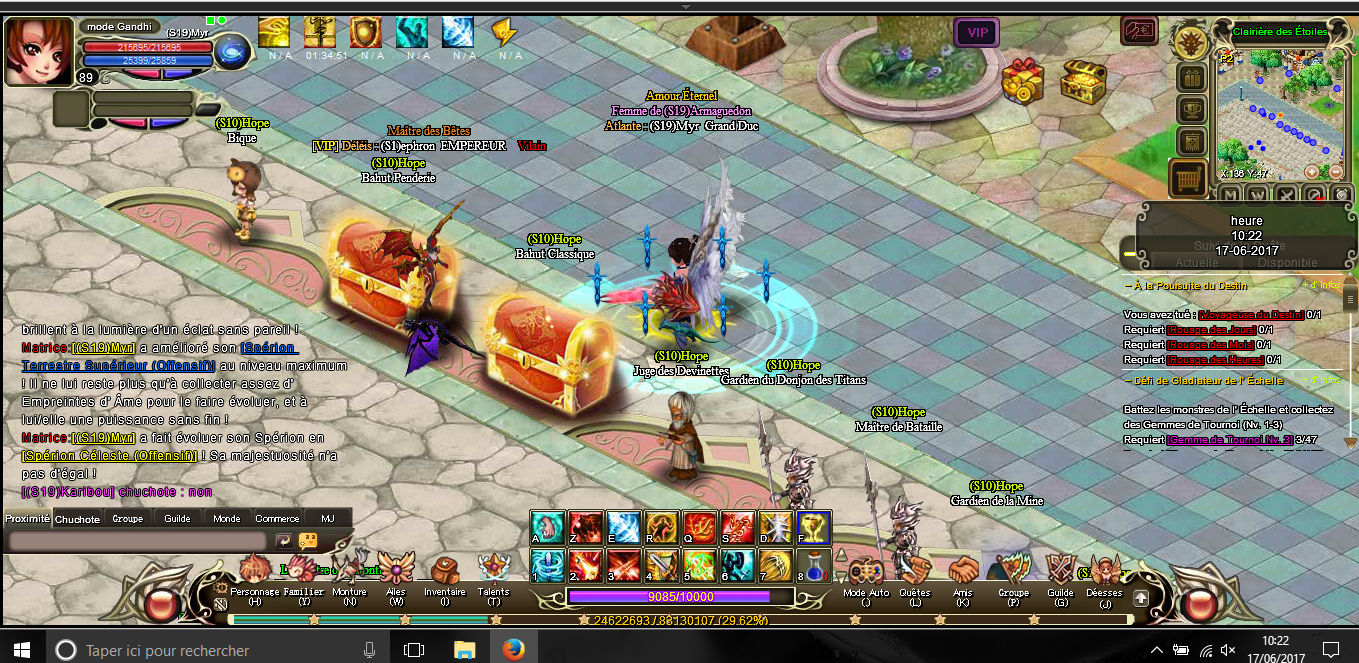
Task: Open the Firefox icon in the taskbar
Action: [x=513, y=650]
